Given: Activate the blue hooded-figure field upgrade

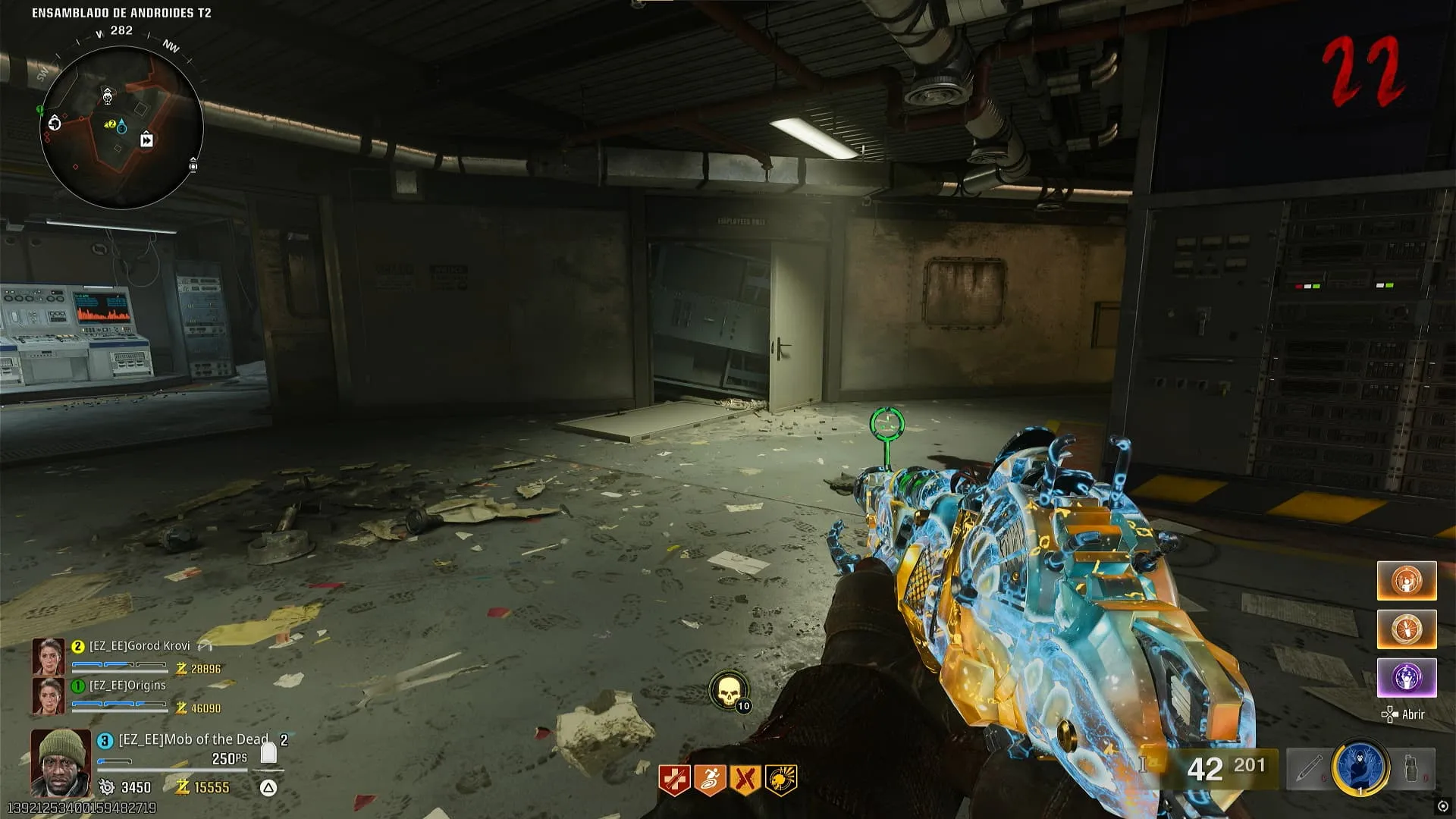Looking at the screenshot, I should coord(1361,768).
